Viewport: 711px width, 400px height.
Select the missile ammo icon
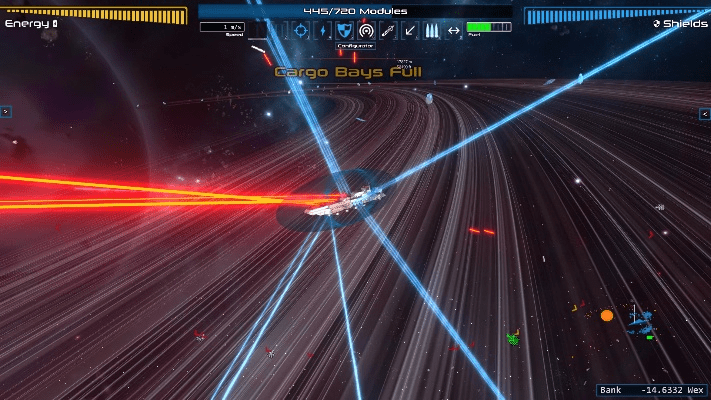432,31
